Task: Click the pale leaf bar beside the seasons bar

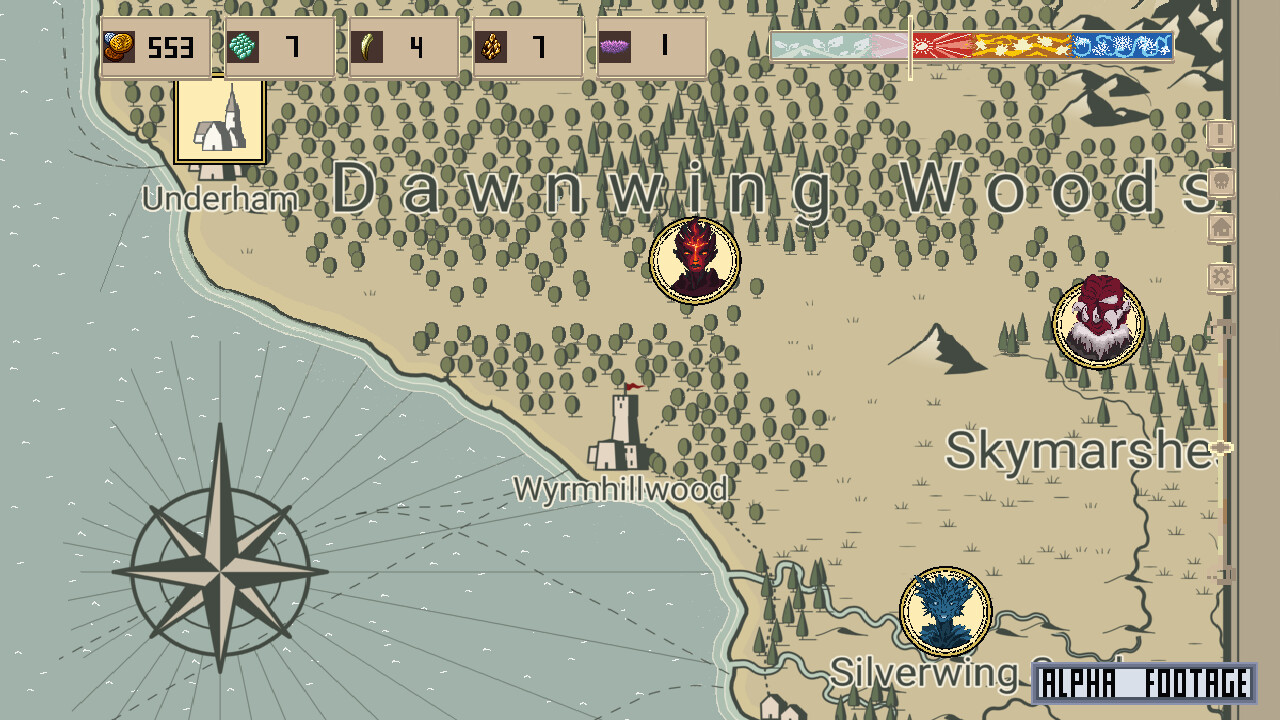Action: click(838, 44)
